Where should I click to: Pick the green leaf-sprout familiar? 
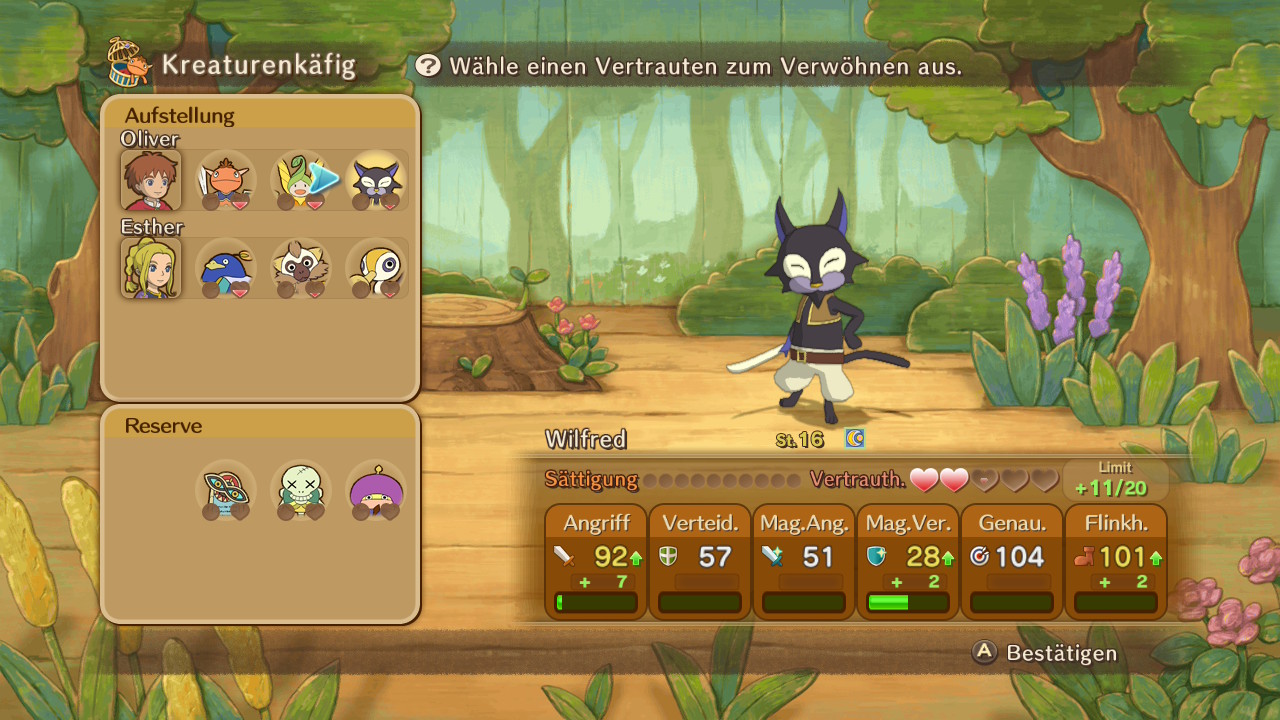pyautogui.click(x=300, y=181)
